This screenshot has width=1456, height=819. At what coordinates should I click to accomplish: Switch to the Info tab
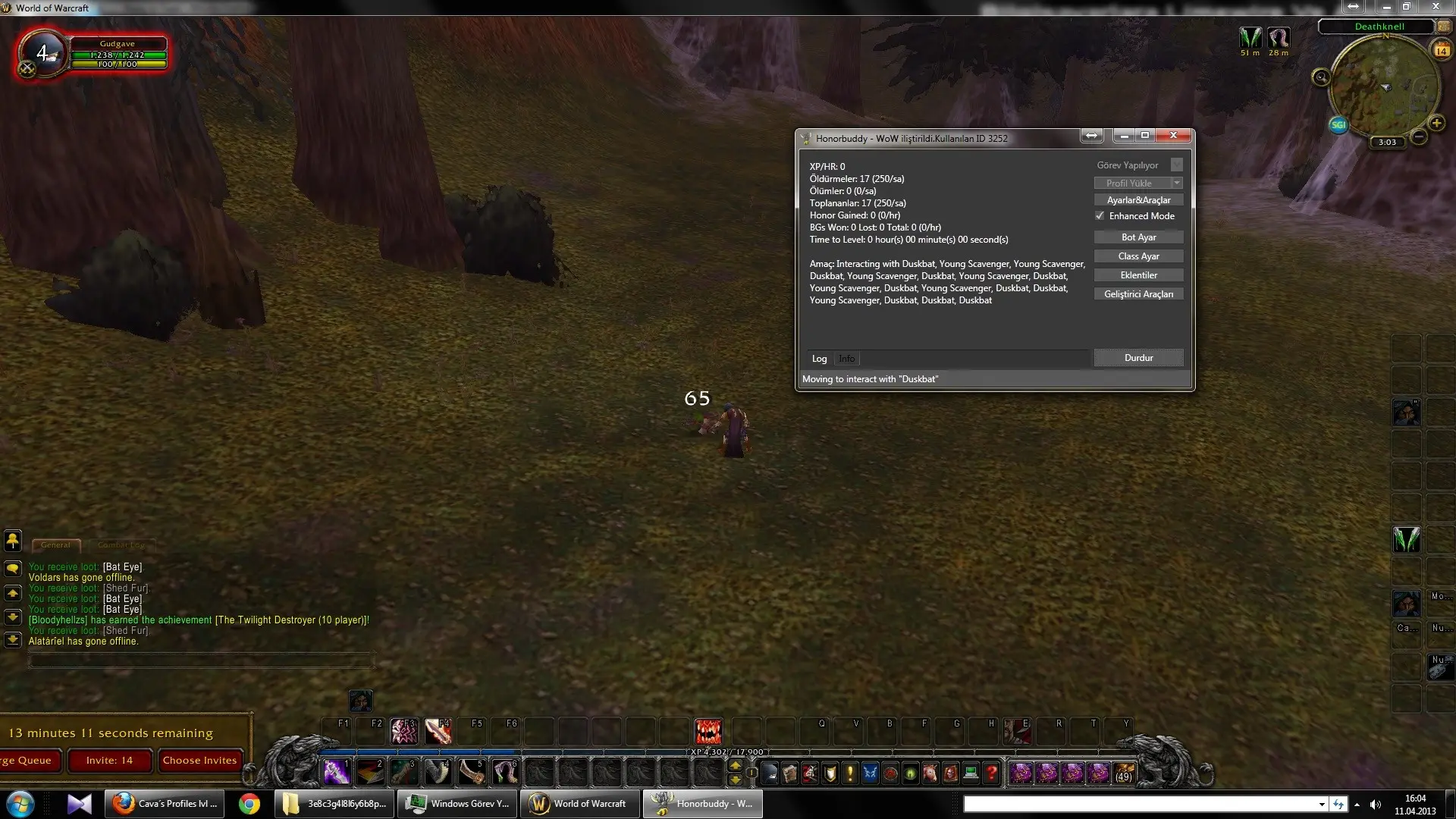[846, 359]
